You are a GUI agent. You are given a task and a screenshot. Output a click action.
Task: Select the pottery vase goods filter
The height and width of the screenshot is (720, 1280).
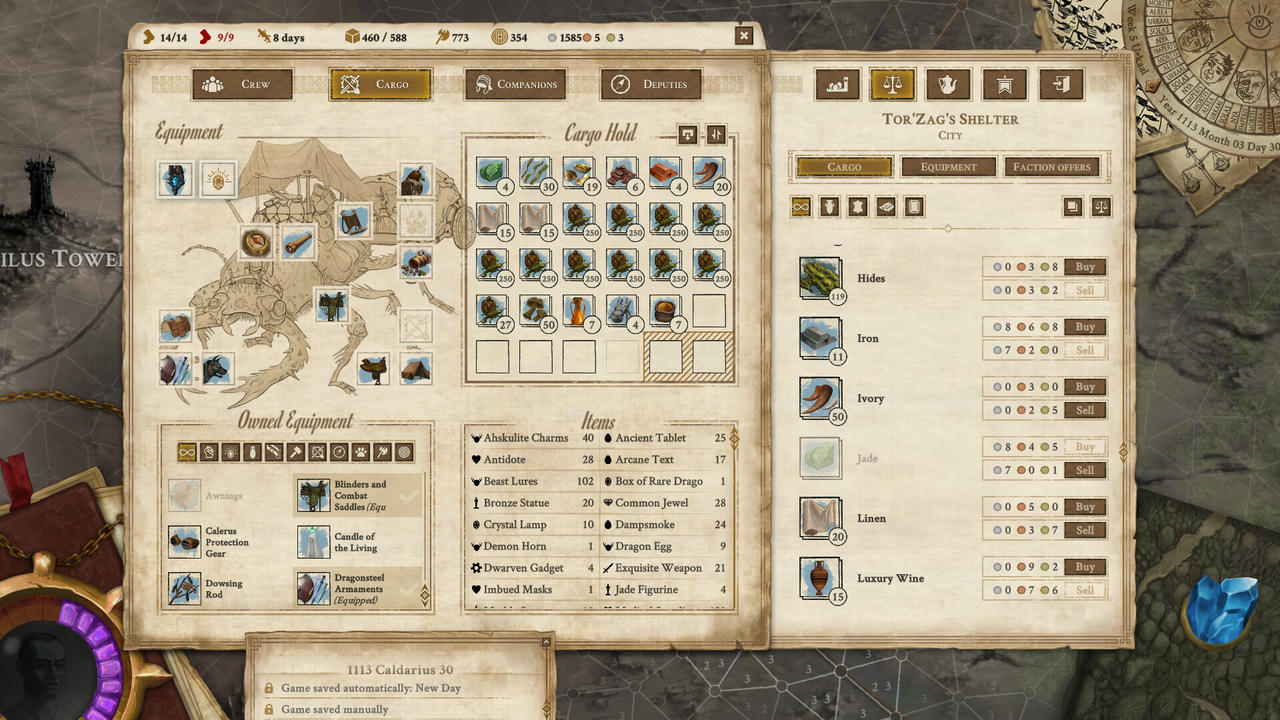point(829,207)
